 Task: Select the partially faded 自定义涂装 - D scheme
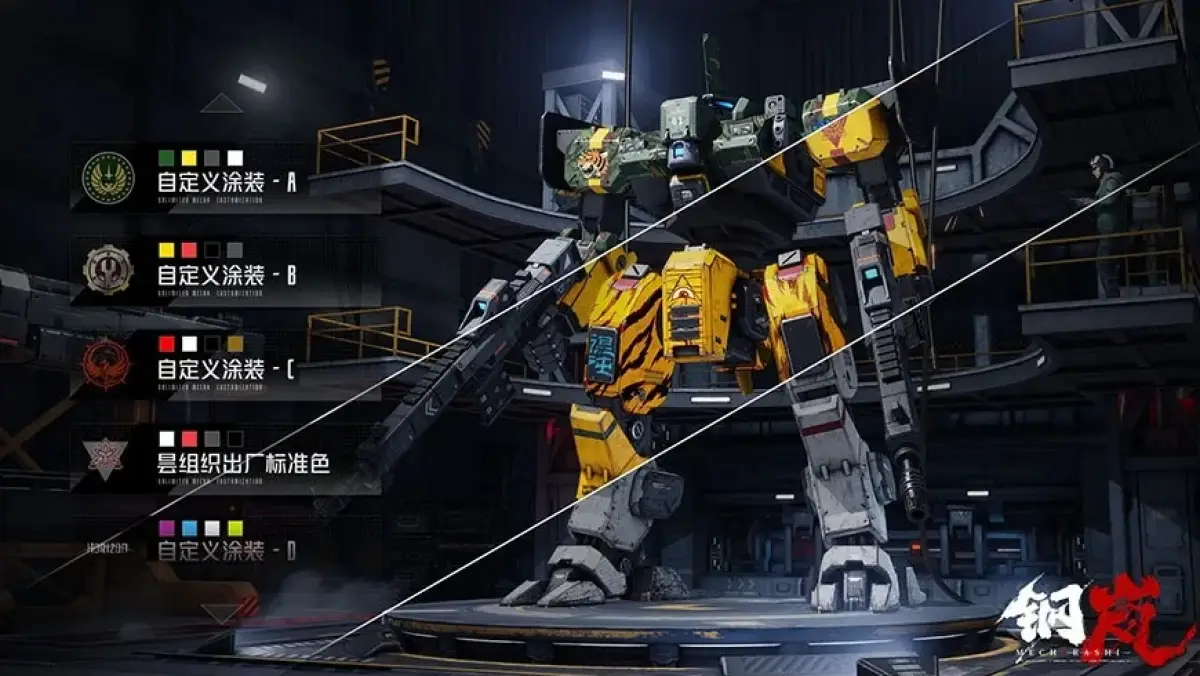pyautogui.click(x=227, y=551)
